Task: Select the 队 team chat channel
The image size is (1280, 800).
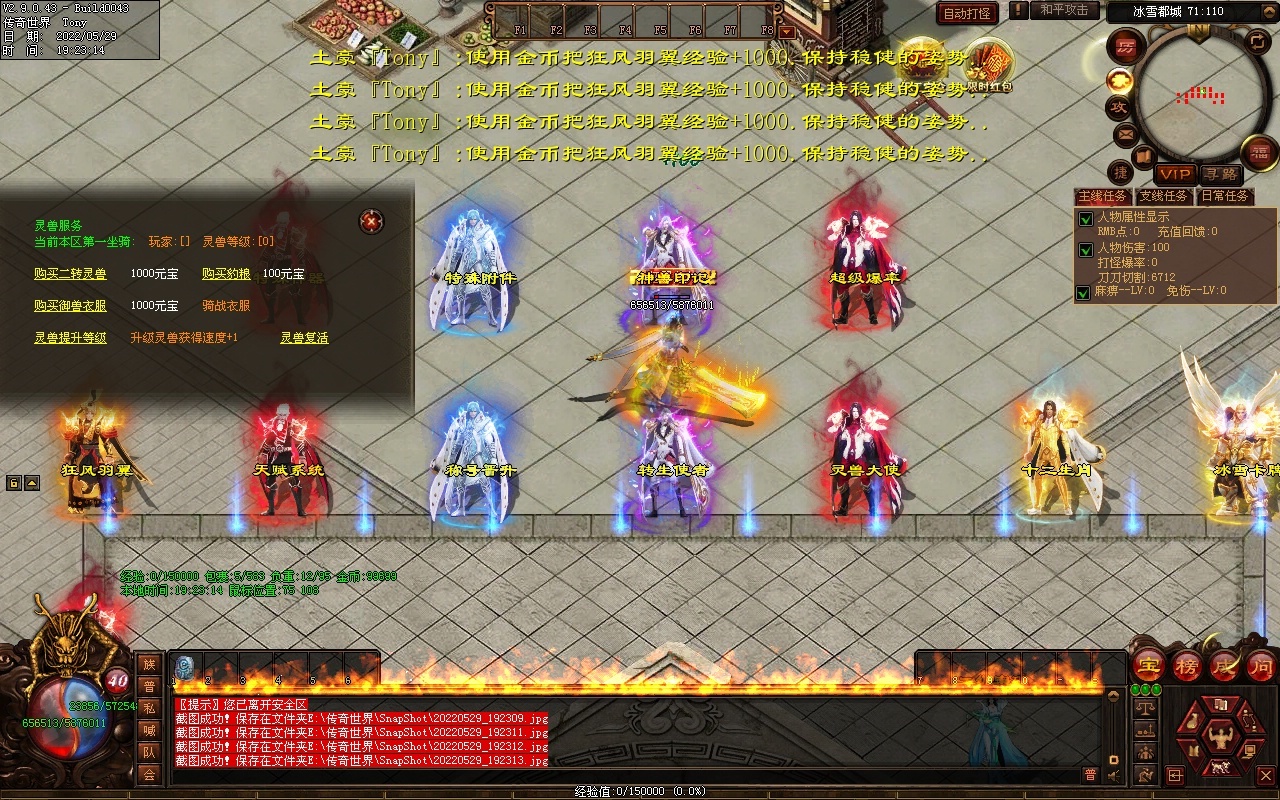Action: coord(149,751)
